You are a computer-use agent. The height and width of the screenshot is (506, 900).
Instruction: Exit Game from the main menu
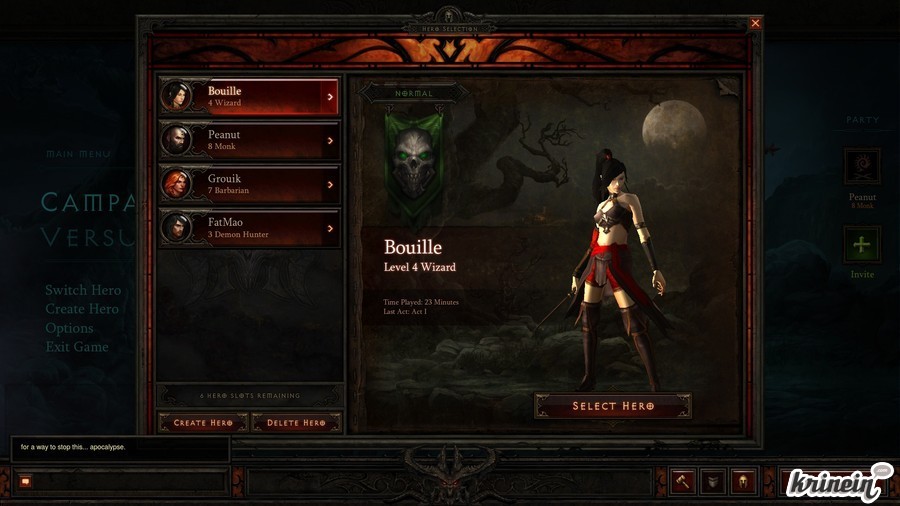click(x=77, y=347)
